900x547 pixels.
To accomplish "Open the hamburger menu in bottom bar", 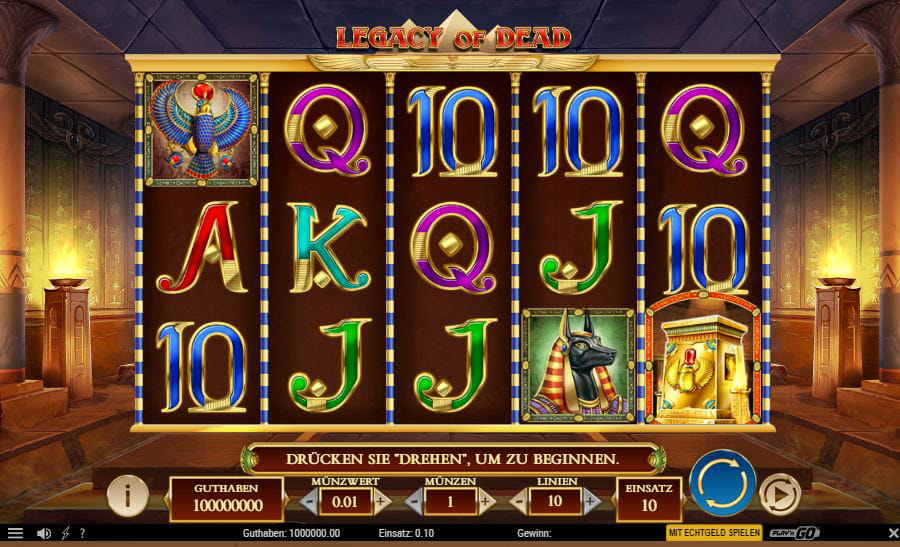I will click(15, 533).
